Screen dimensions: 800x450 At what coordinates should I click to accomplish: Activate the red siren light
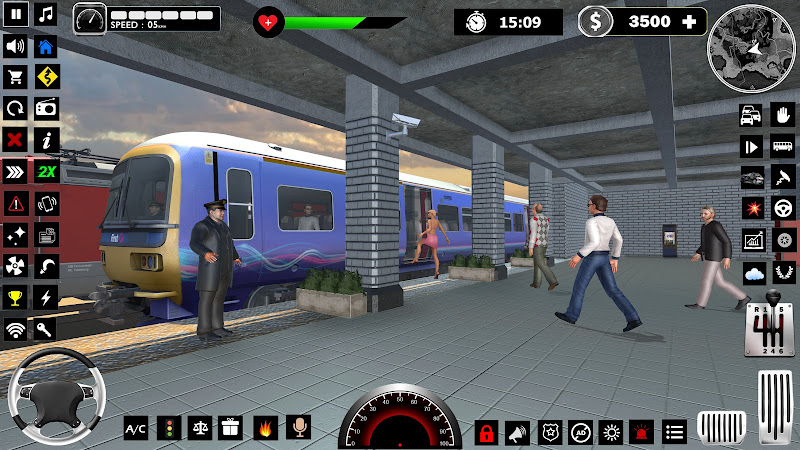(x=641, y=432)
